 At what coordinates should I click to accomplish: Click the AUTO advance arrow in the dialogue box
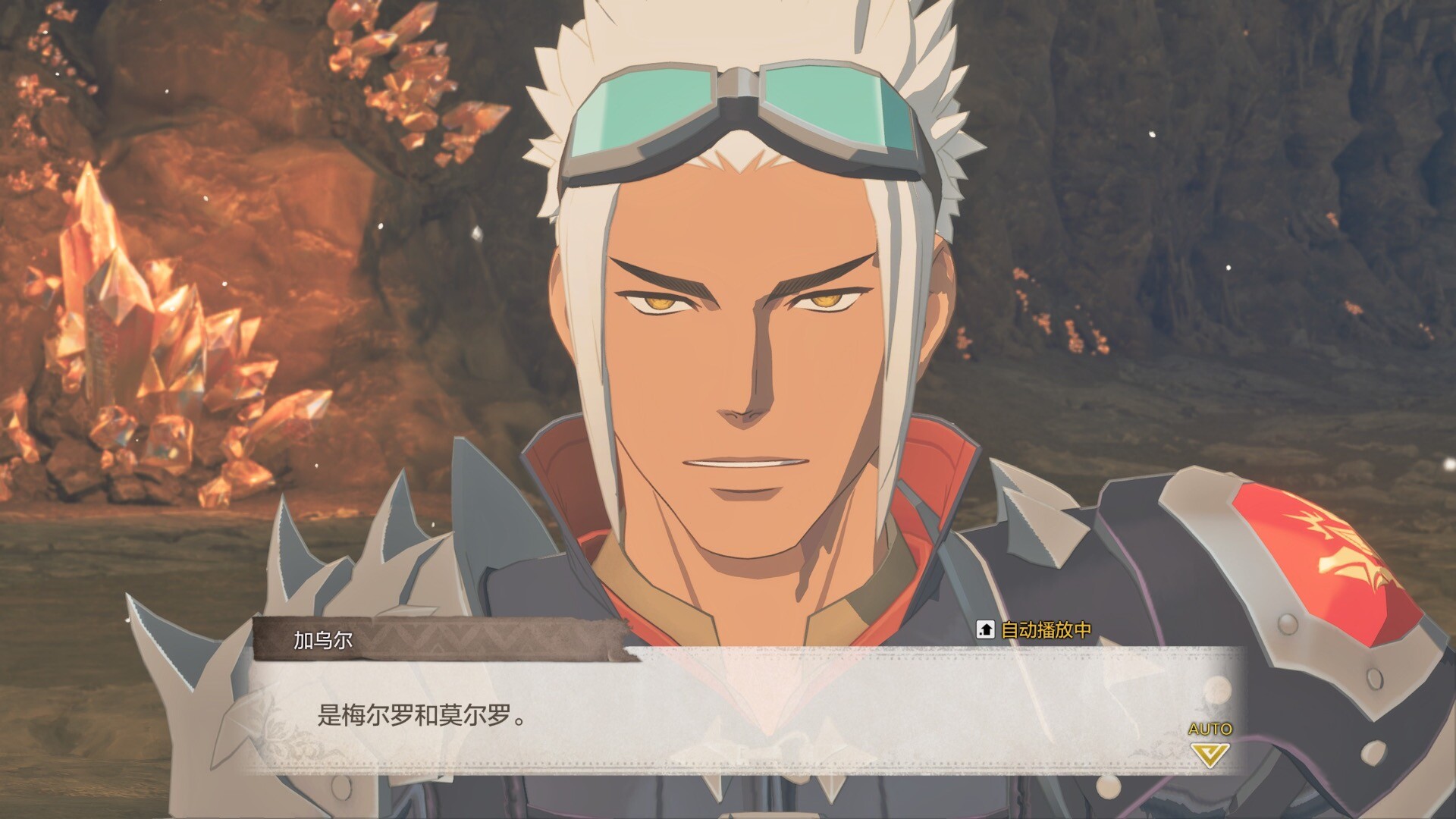(x=1210, y=754)
